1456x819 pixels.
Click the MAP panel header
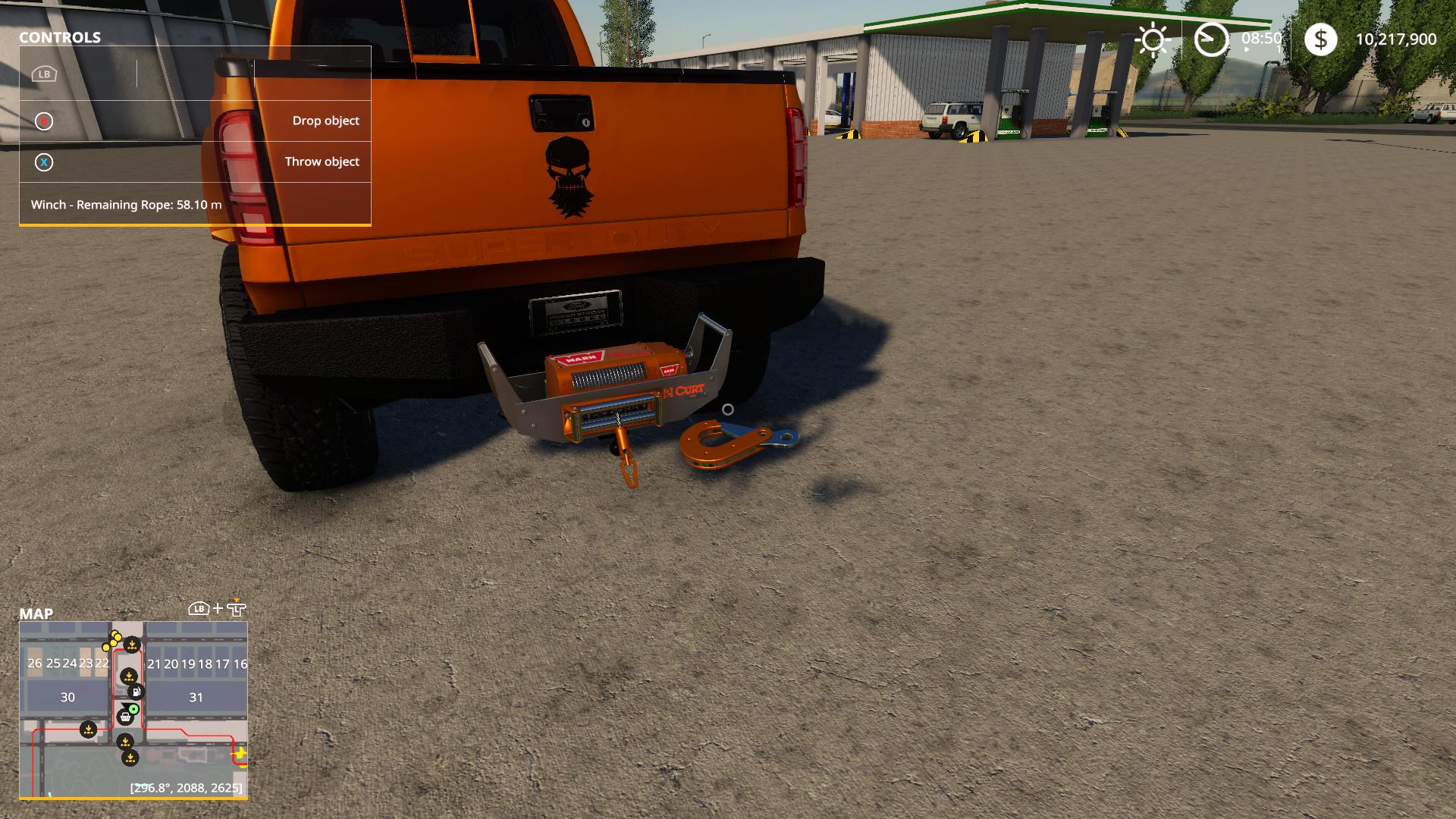click(x=36, y=614)
